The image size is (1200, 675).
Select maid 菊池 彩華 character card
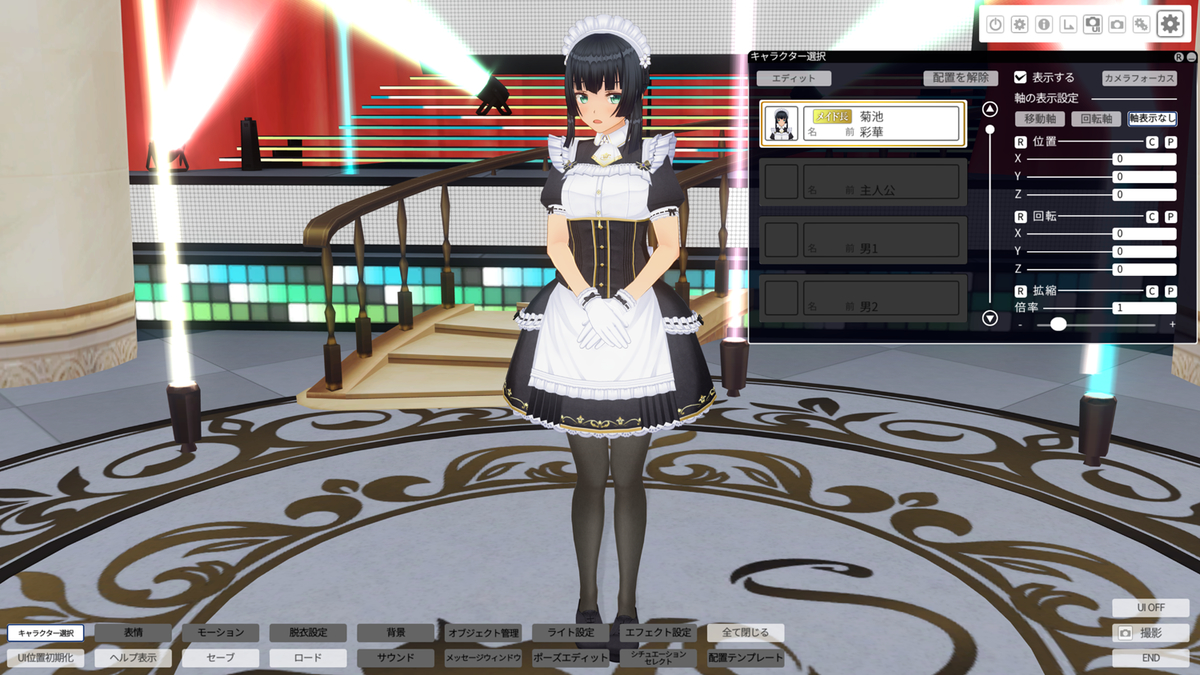tap(862, 124)
